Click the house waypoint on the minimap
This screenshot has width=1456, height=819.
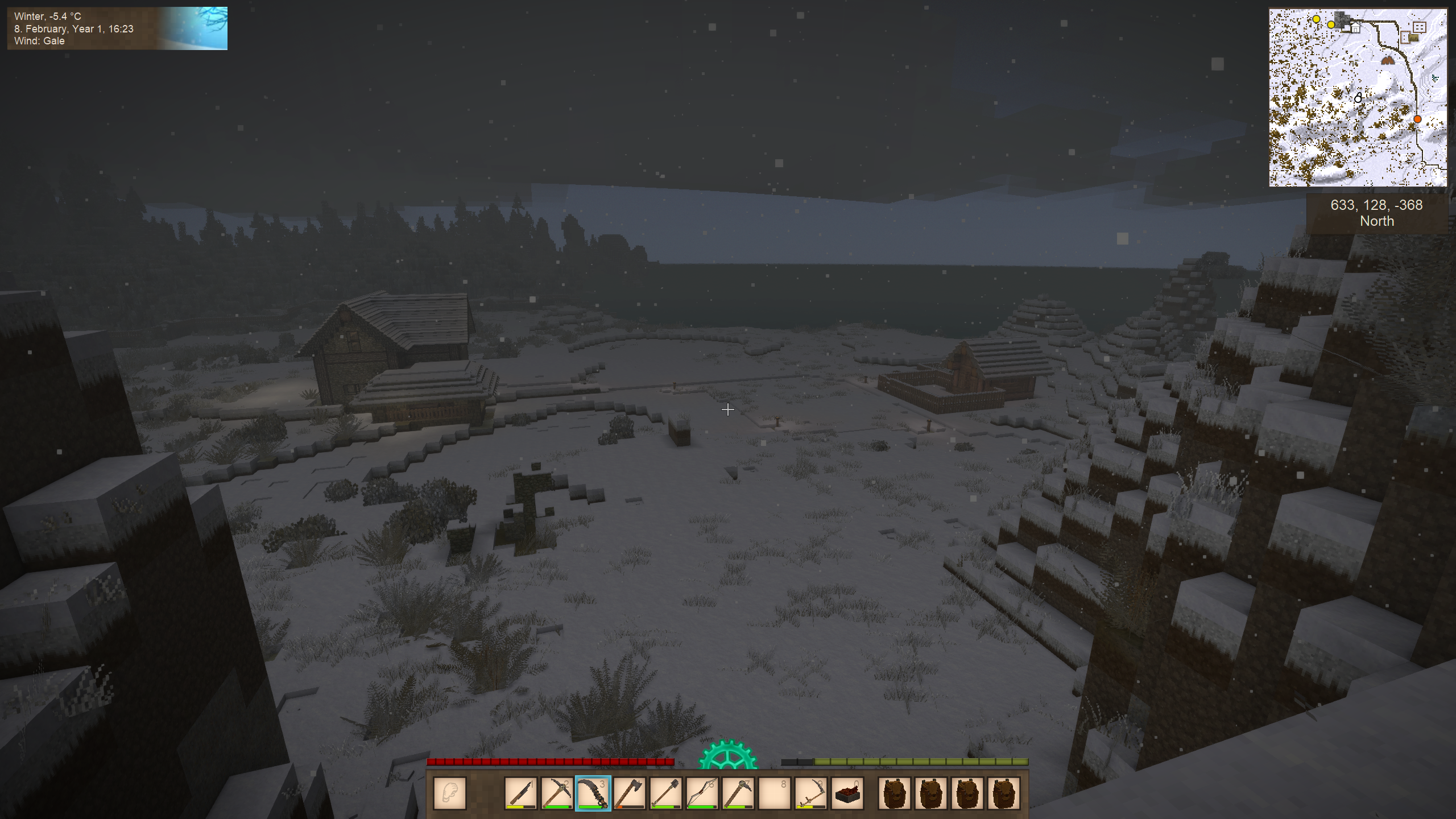(x=1356, y=28)
